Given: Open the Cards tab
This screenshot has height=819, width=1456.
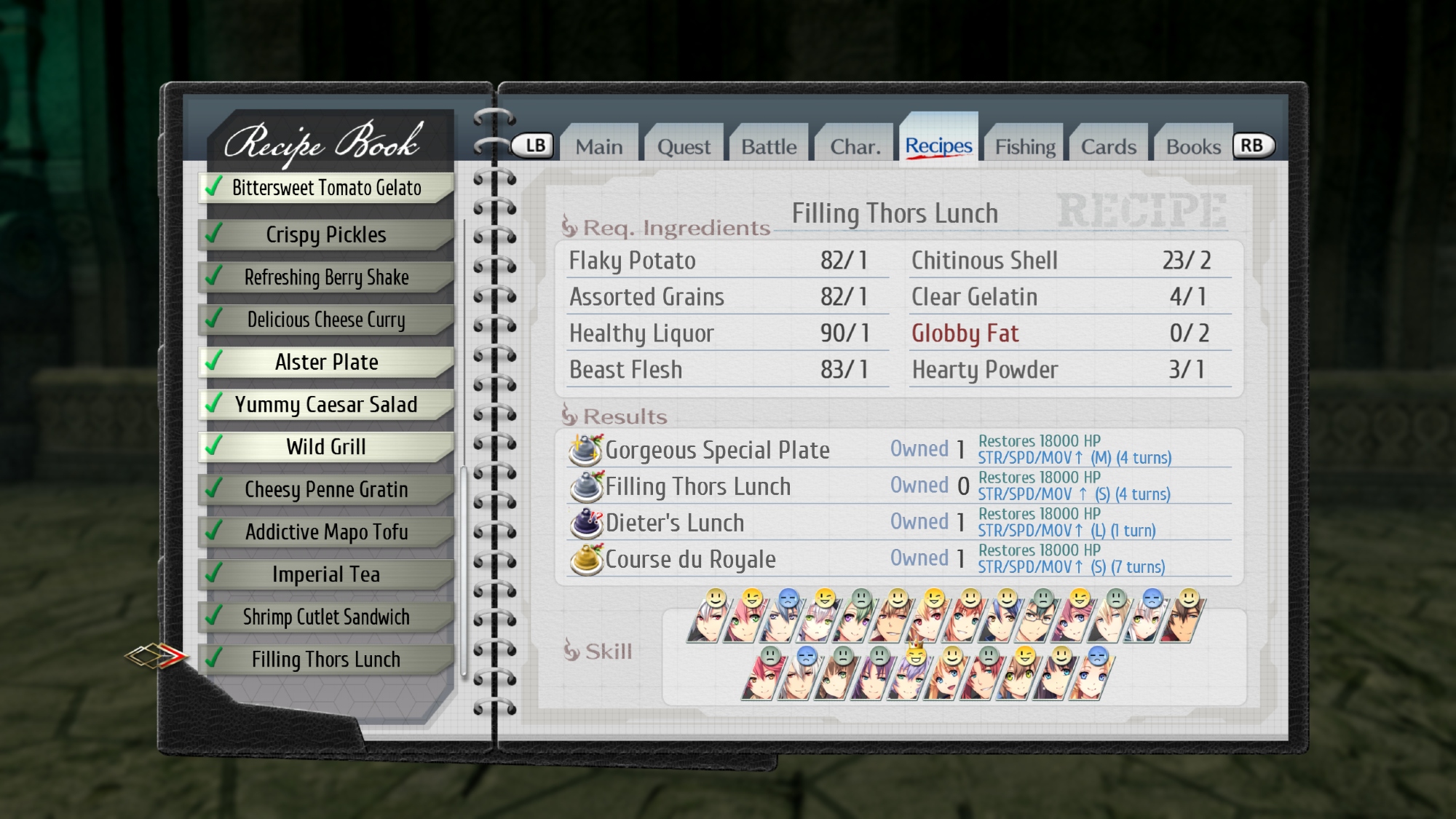Looking at the screenshot, I should (x=1109, y=146).
